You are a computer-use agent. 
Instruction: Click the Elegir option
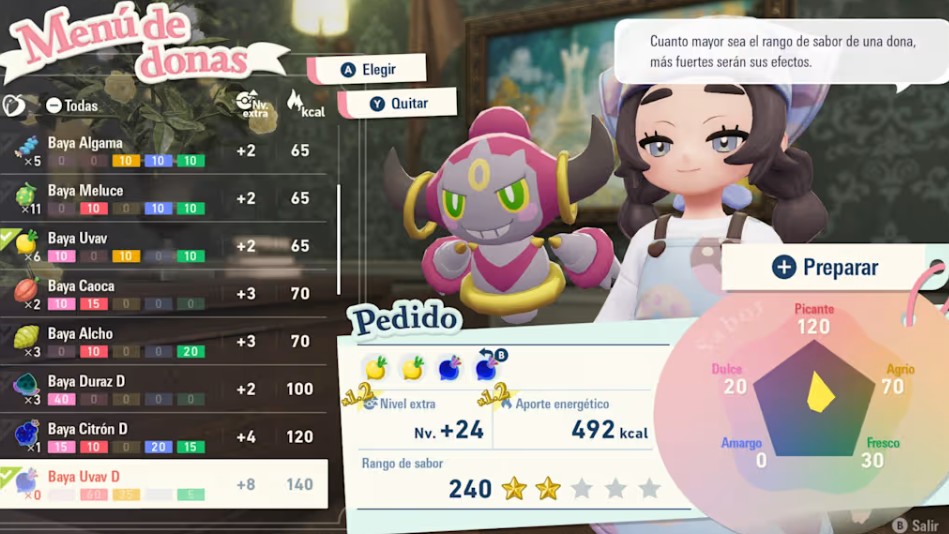click(368, 70)
